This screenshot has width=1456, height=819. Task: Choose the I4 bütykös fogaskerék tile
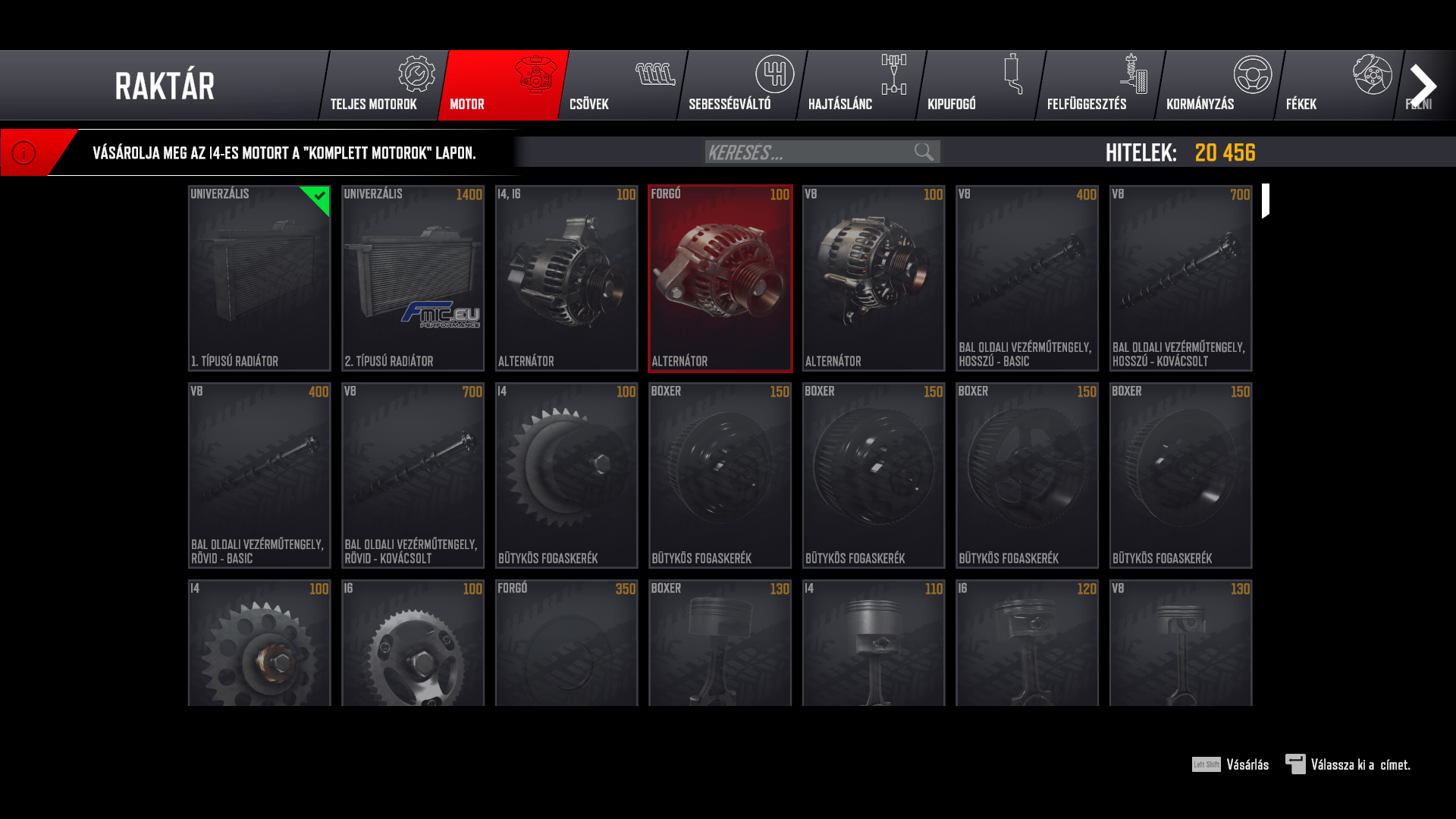[566, 475]
